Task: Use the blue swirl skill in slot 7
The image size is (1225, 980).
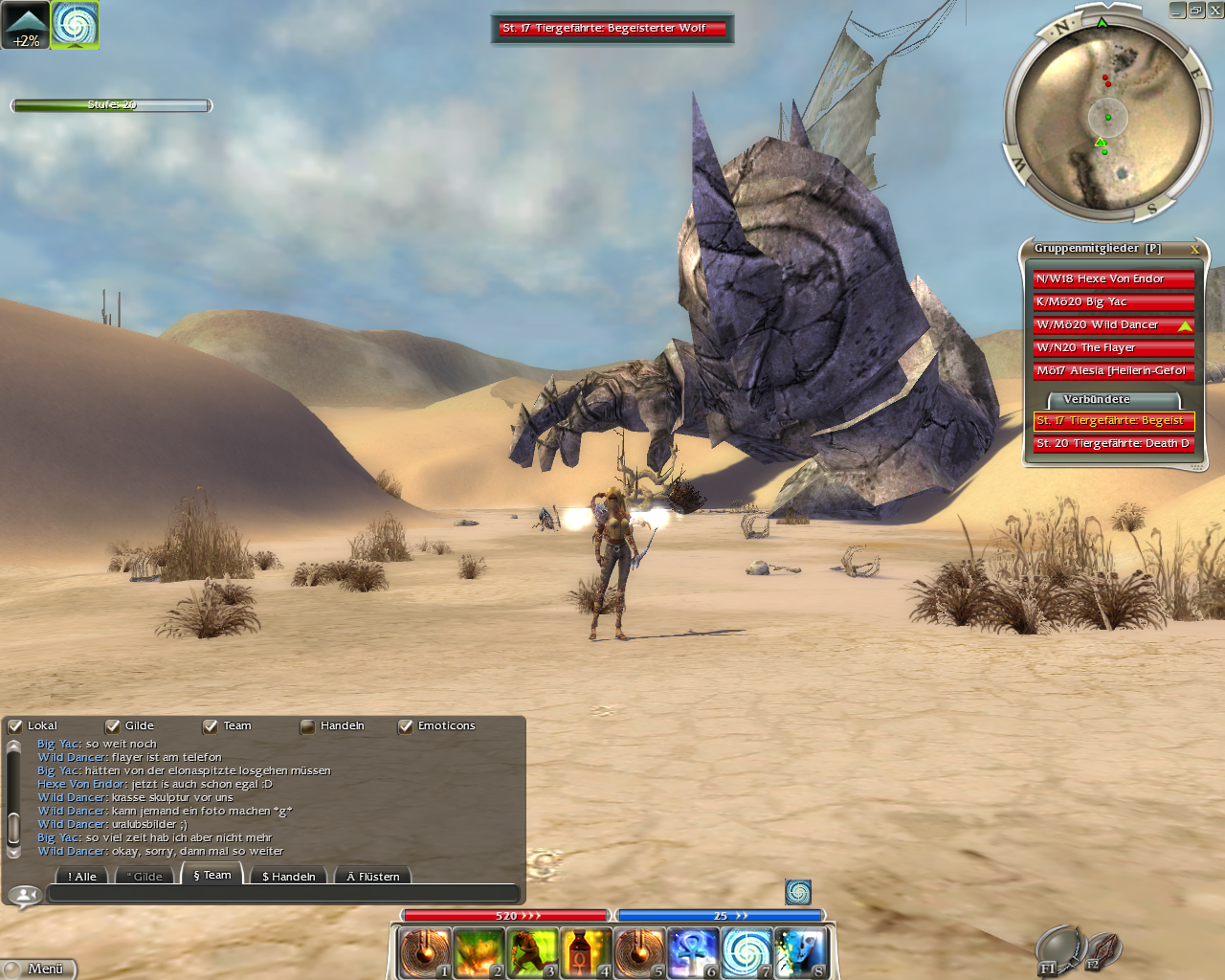Action: pyautogui.click(x=746, y=953)
